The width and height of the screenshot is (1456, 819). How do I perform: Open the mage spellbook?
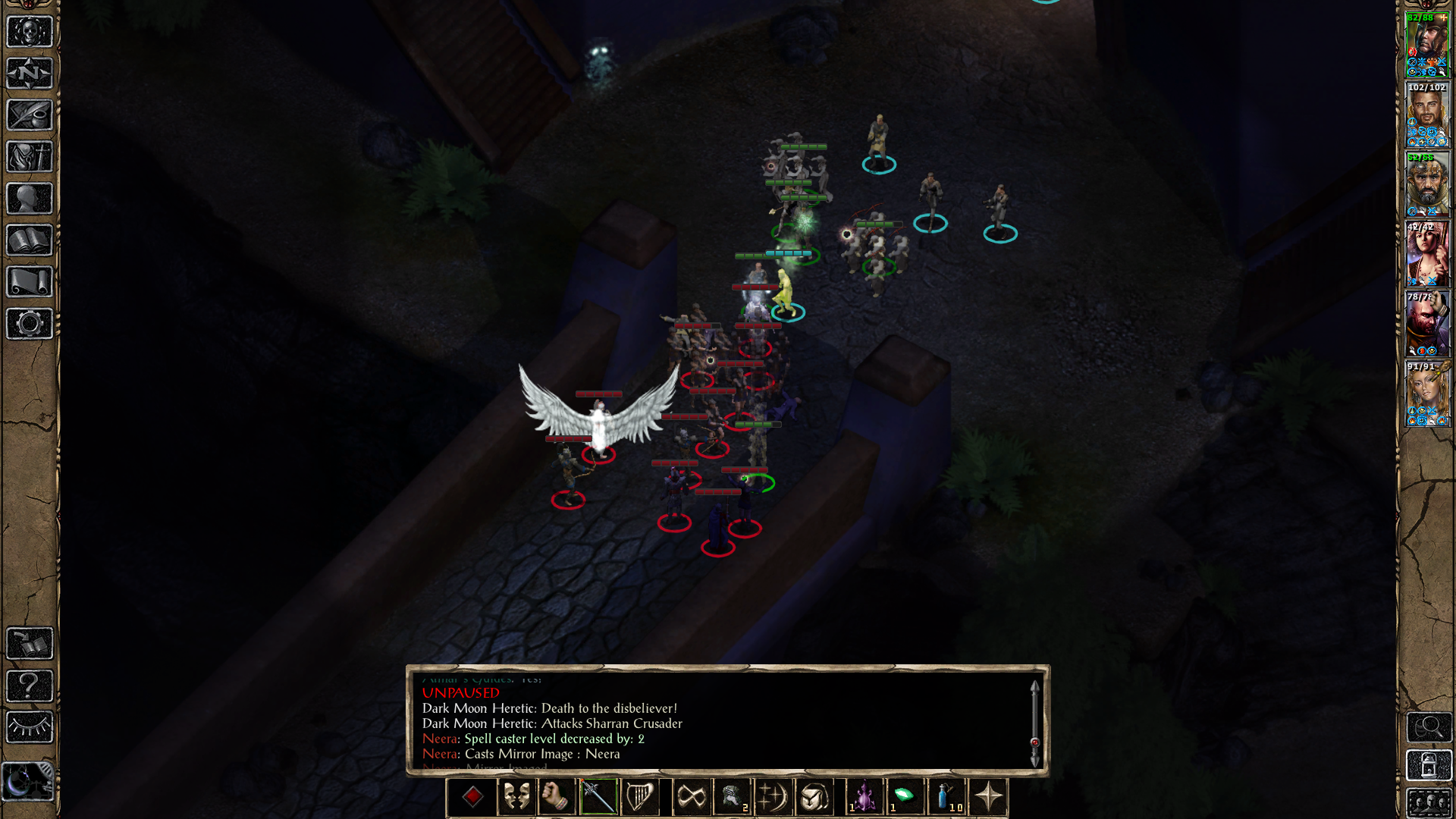coord(30,240)
